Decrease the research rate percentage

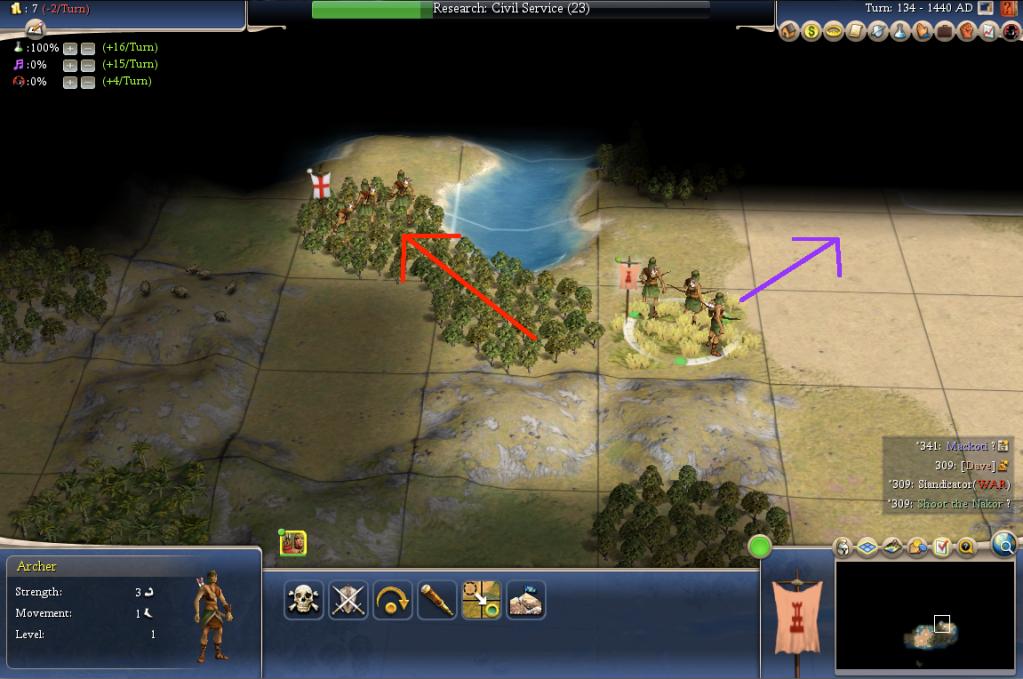coord(88,48)
